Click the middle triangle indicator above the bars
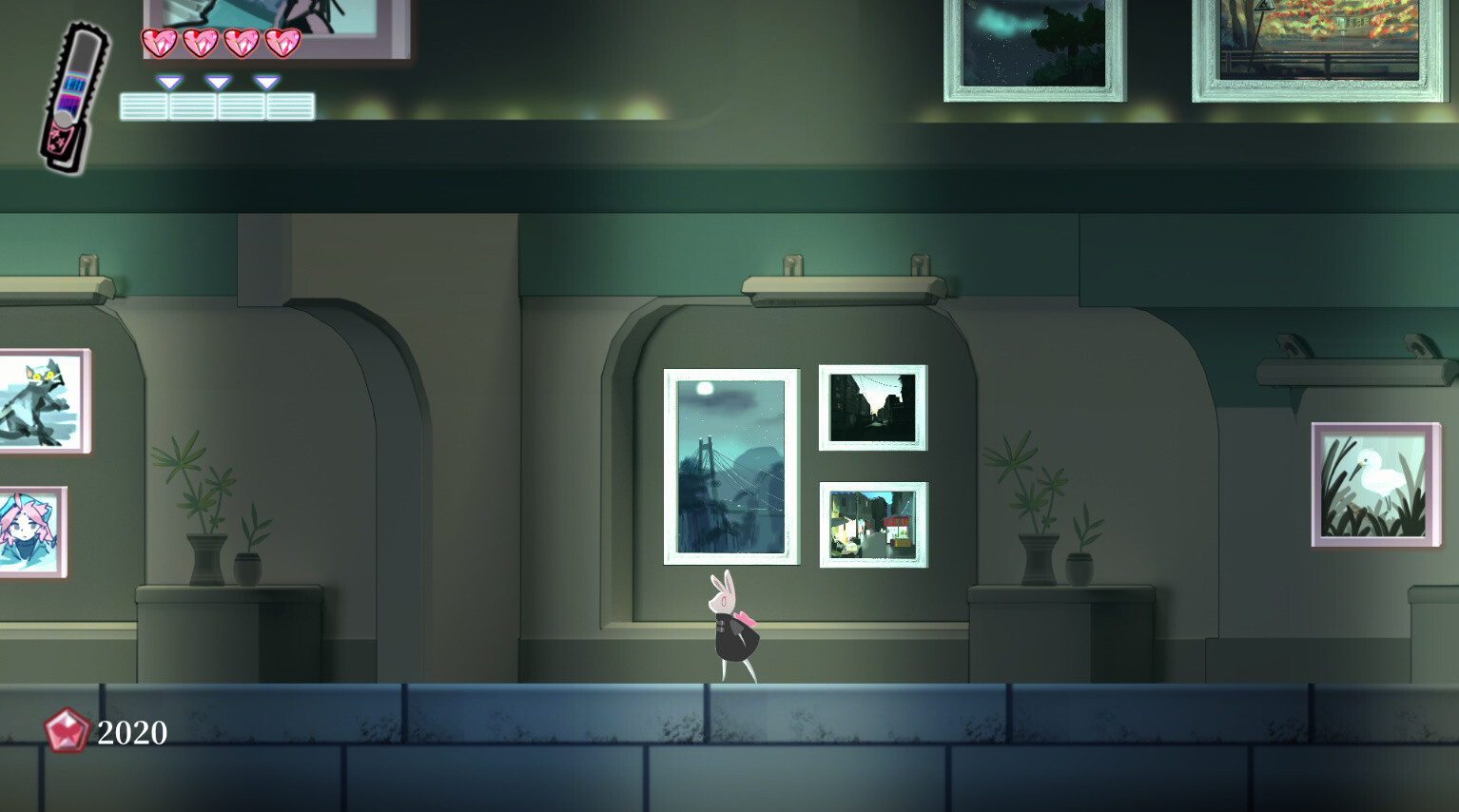Viewport: 1459px width, 812px height. 217,83
